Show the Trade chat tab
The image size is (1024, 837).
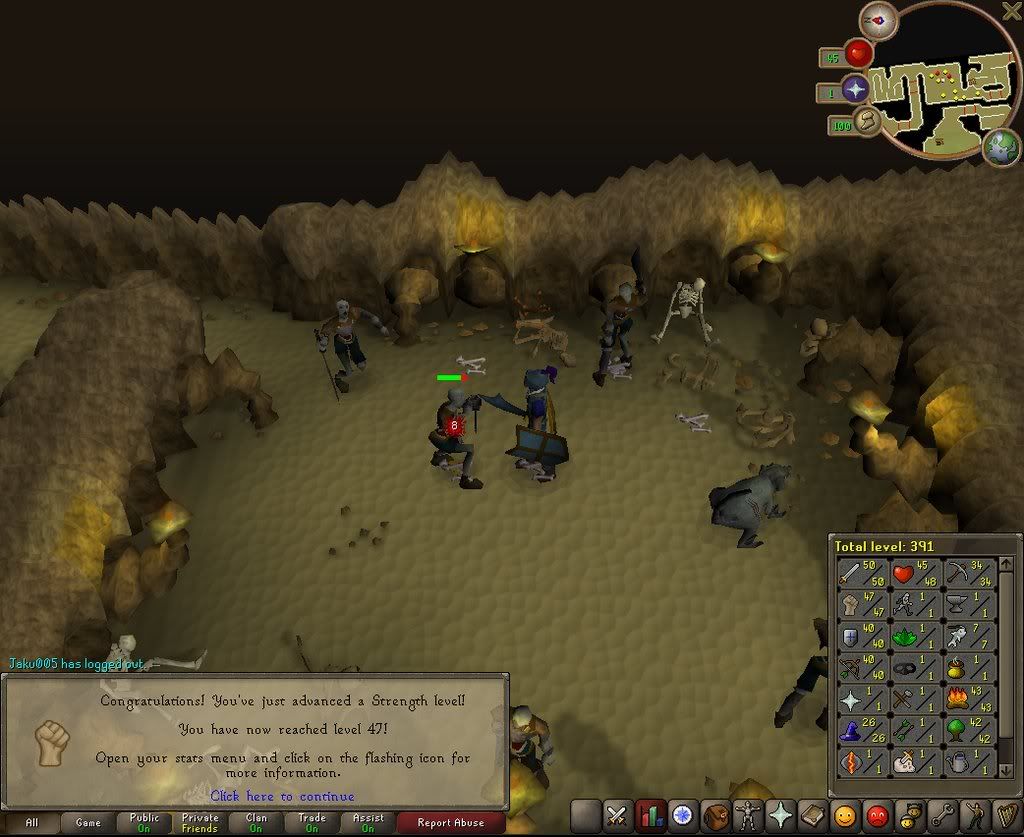point(312,823)
